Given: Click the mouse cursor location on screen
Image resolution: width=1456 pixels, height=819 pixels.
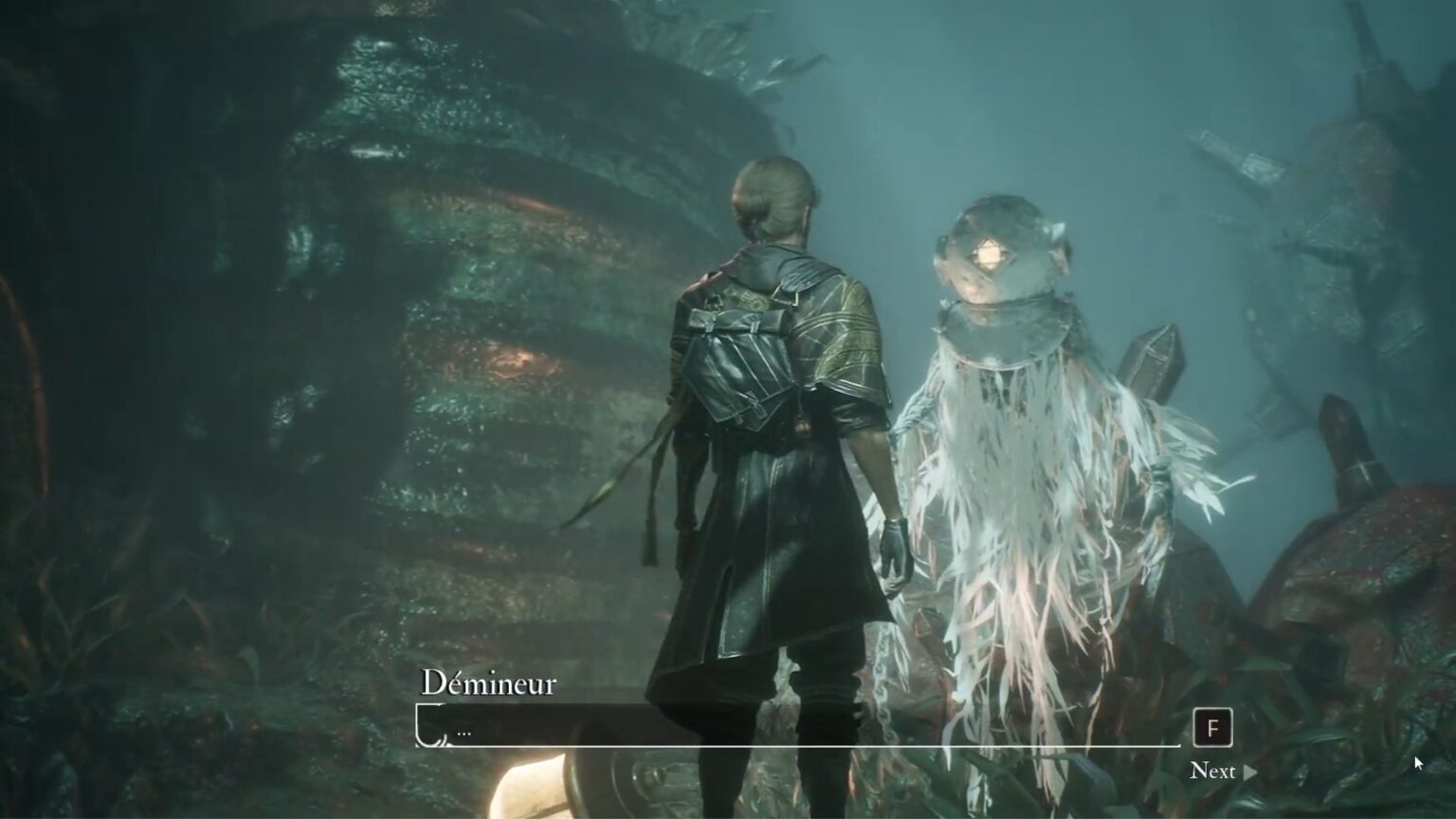Looking at the screenshot, I should [1416, 761].
